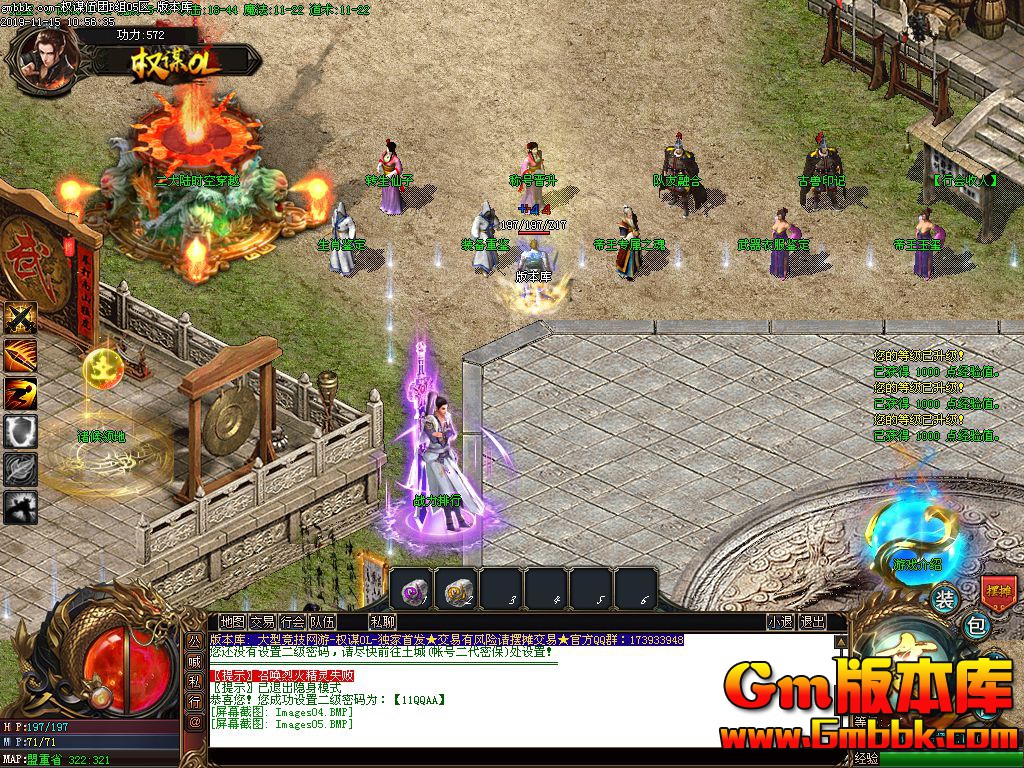Open the 行会 guild panel

tap(292, 621)
